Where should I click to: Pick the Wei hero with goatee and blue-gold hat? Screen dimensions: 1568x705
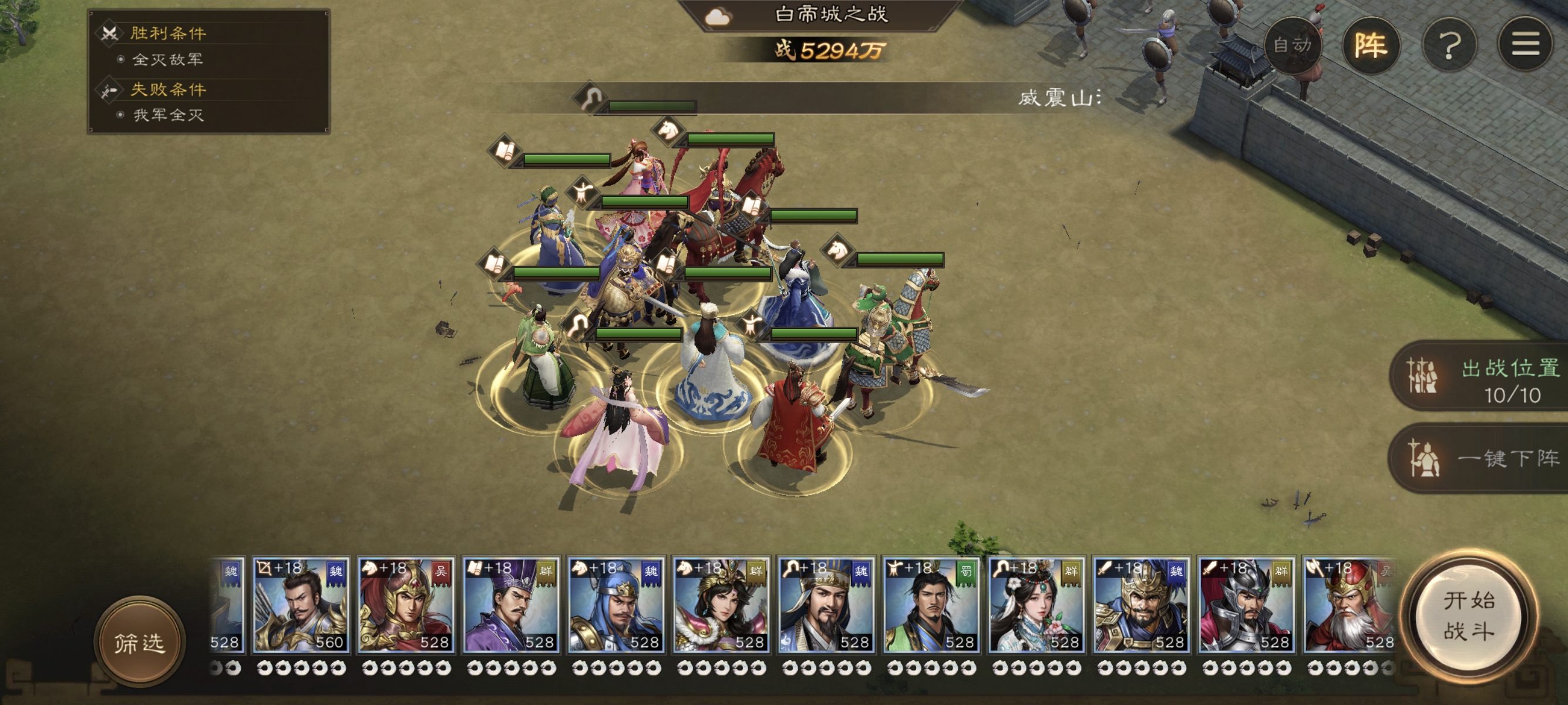point(826,605)
